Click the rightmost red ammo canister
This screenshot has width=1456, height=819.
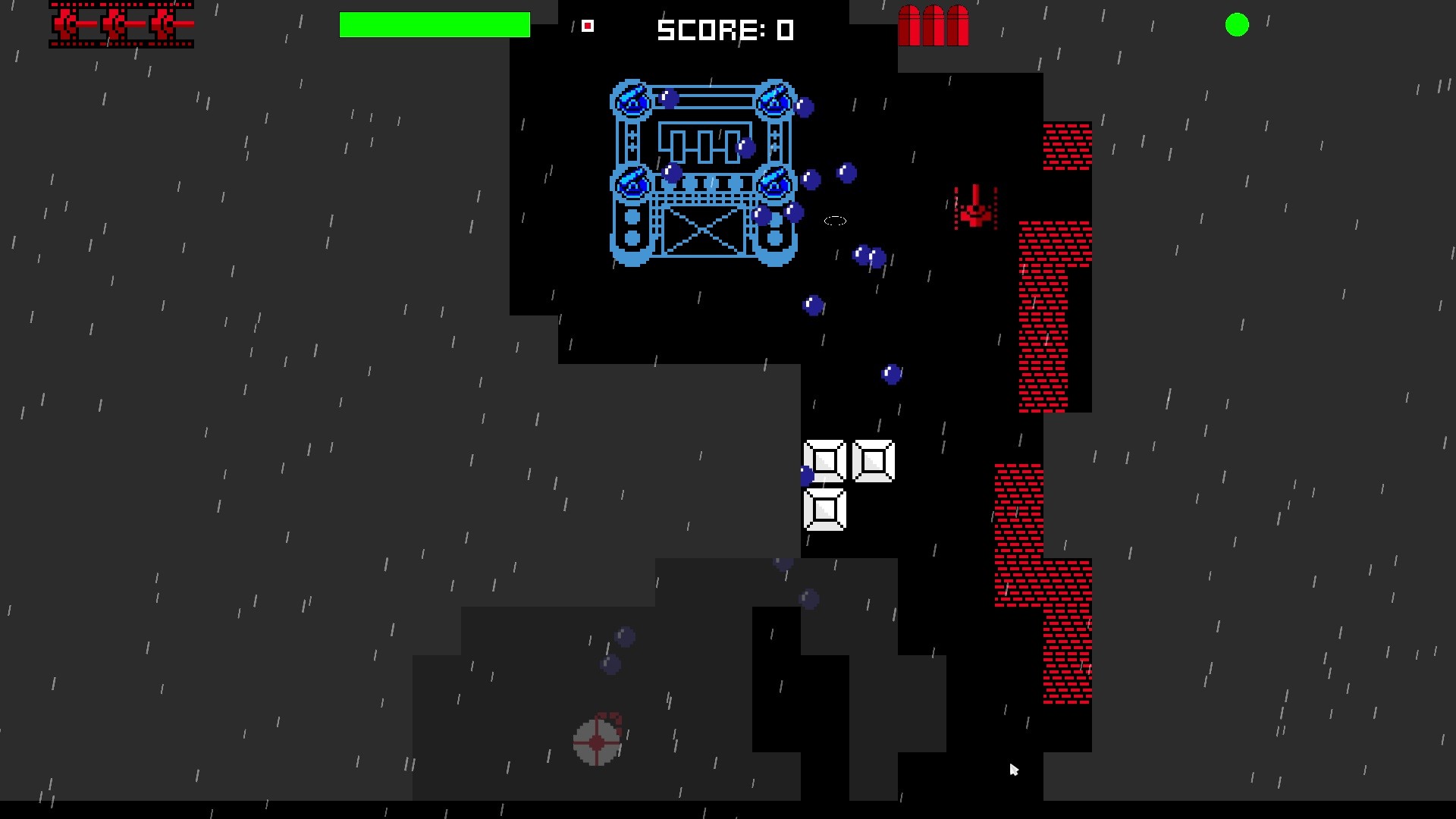click(x=958, y=27)
